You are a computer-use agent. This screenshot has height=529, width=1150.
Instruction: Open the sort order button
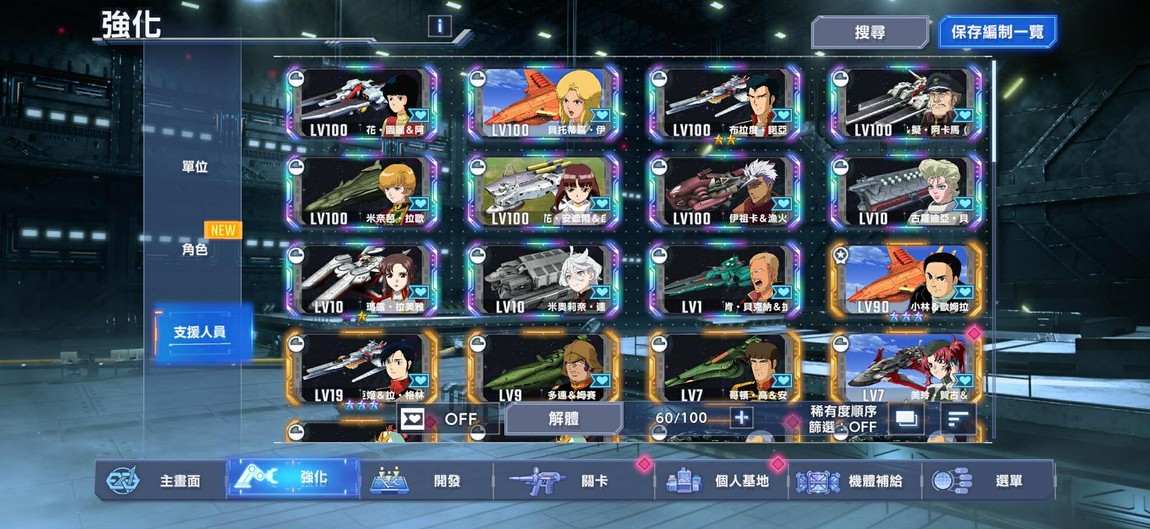pyautogui.click(x=959, y=419)
